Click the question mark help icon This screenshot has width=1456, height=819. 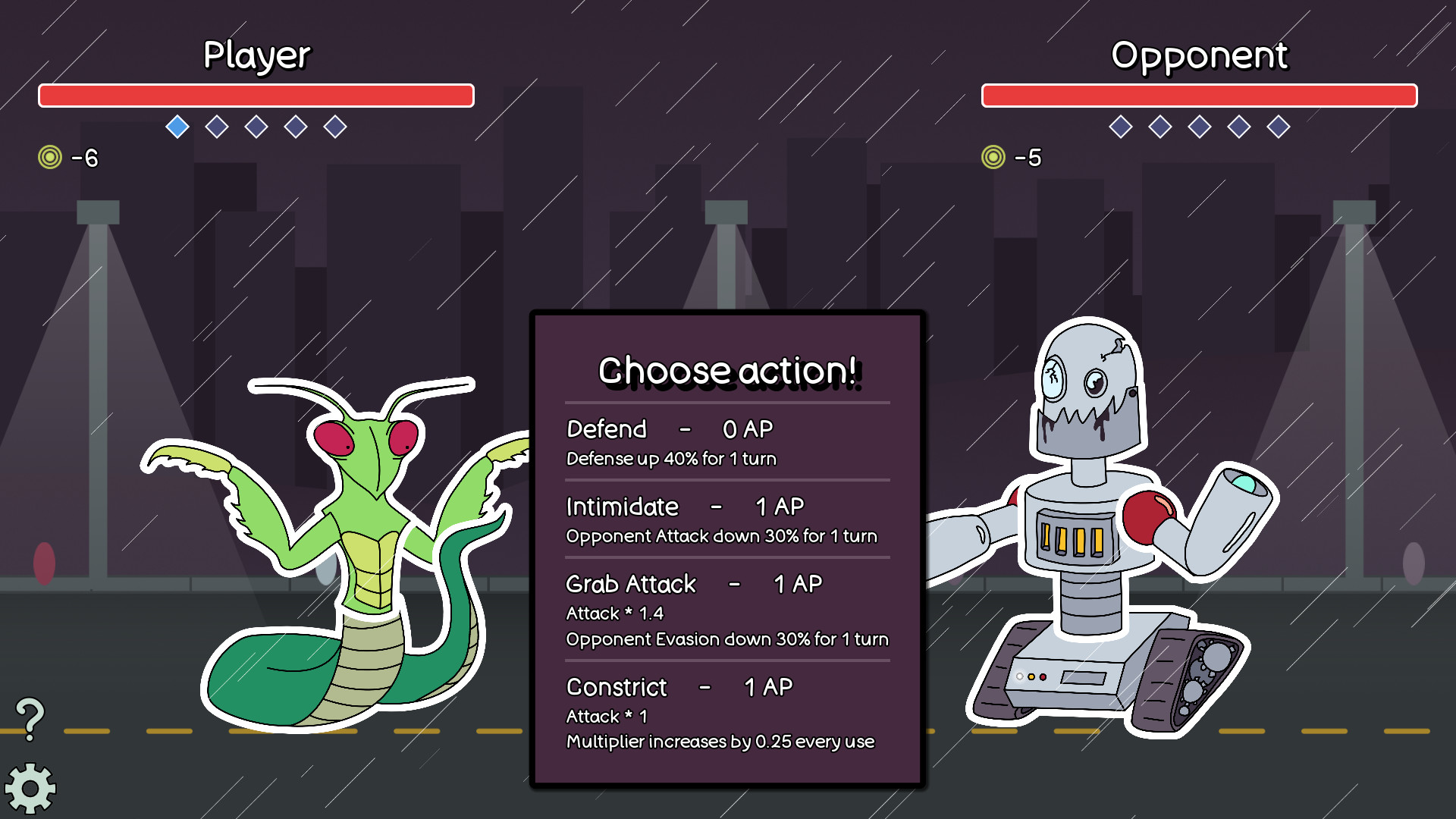coord(30,717)
